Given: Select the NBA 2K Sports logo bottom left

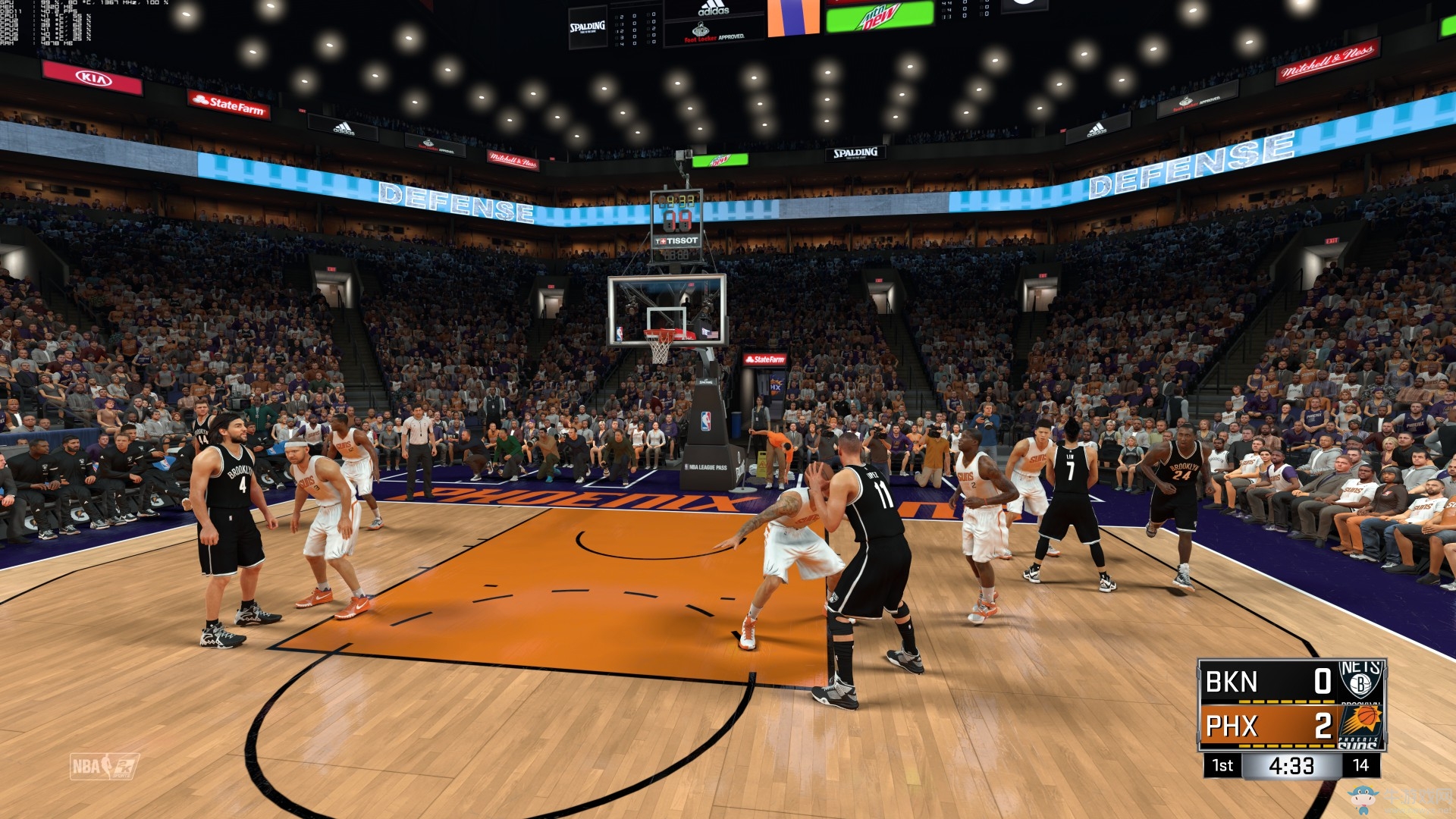Looking at the screenshot, I should [x=106, y=767].
